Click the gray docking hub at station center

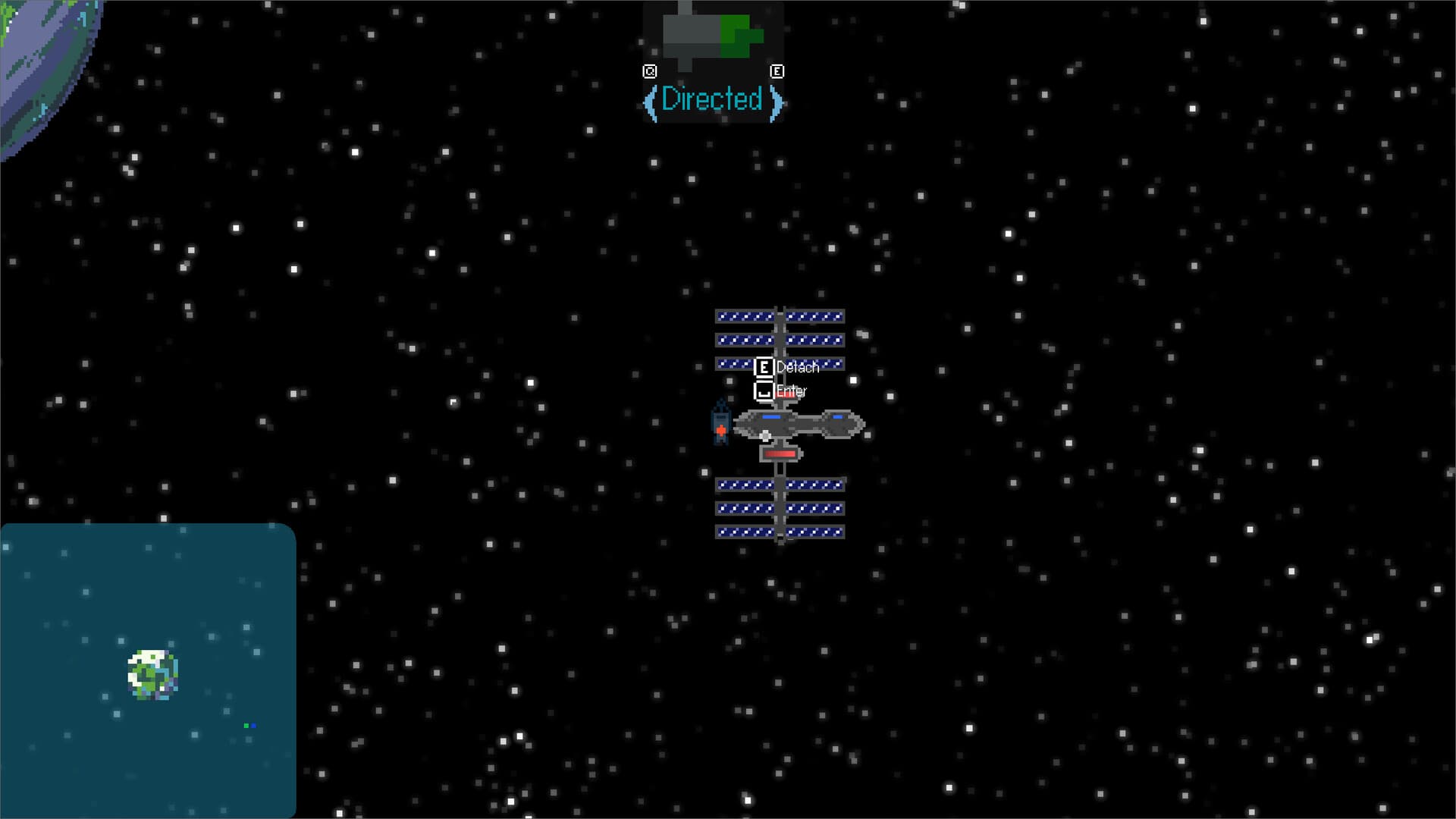(766, 436)
